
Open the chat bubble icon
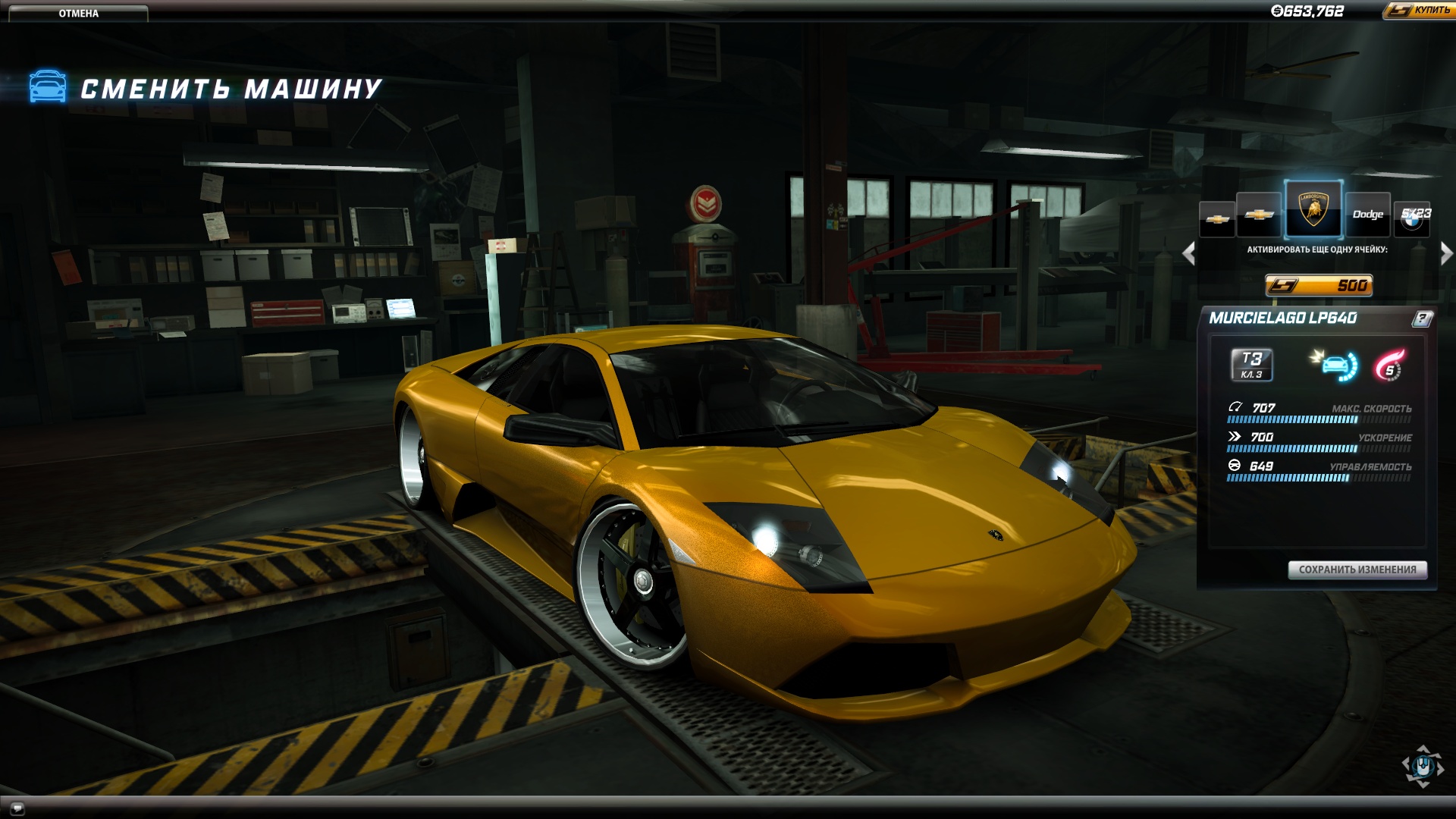(17, 808)
